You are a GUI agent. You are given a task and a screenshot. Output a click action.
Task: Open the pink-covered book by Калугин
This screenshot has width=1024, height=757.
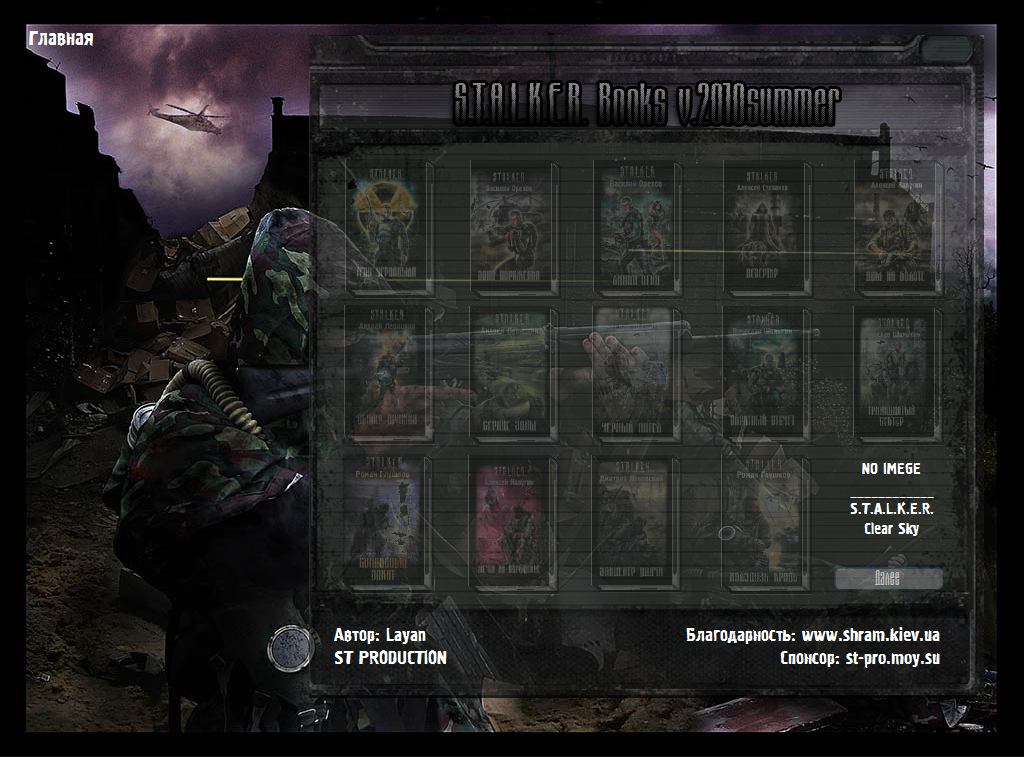[513, 522]
